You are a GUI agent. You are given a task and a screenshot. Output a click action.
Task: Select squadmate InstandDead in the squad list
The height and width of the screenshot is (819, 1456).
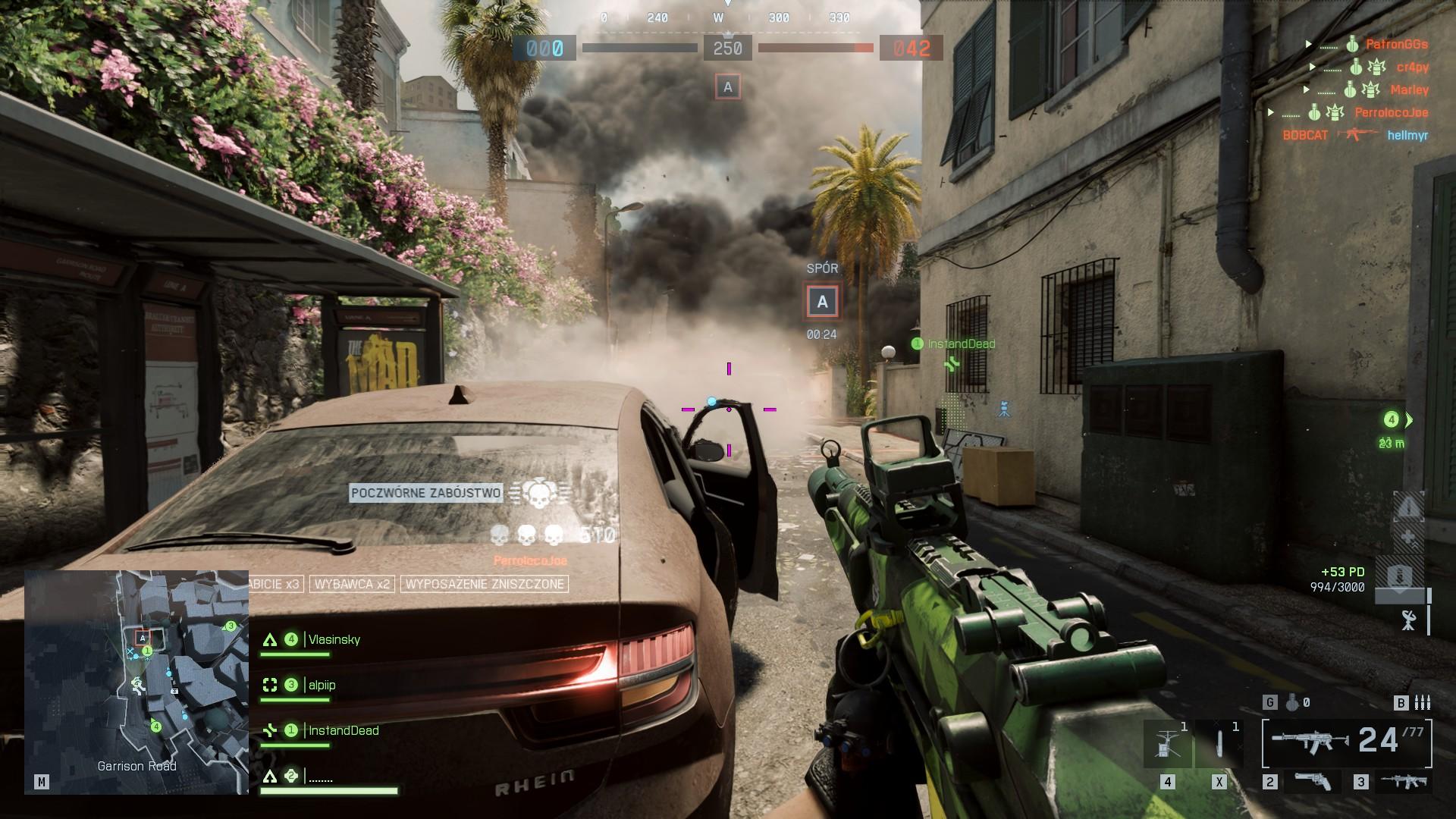(343, 731)
